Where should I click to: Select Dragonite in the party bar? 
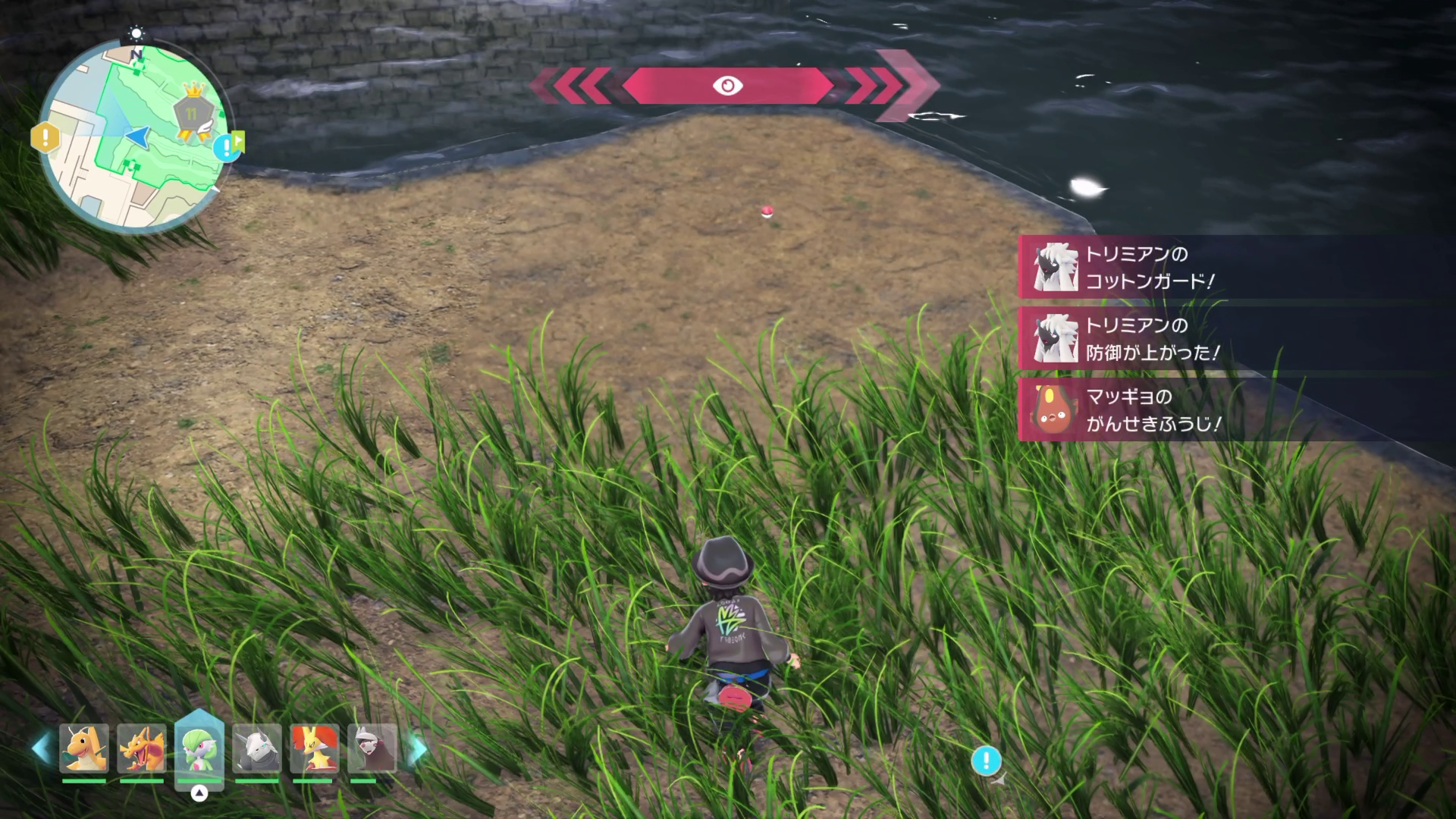[84, 748]
